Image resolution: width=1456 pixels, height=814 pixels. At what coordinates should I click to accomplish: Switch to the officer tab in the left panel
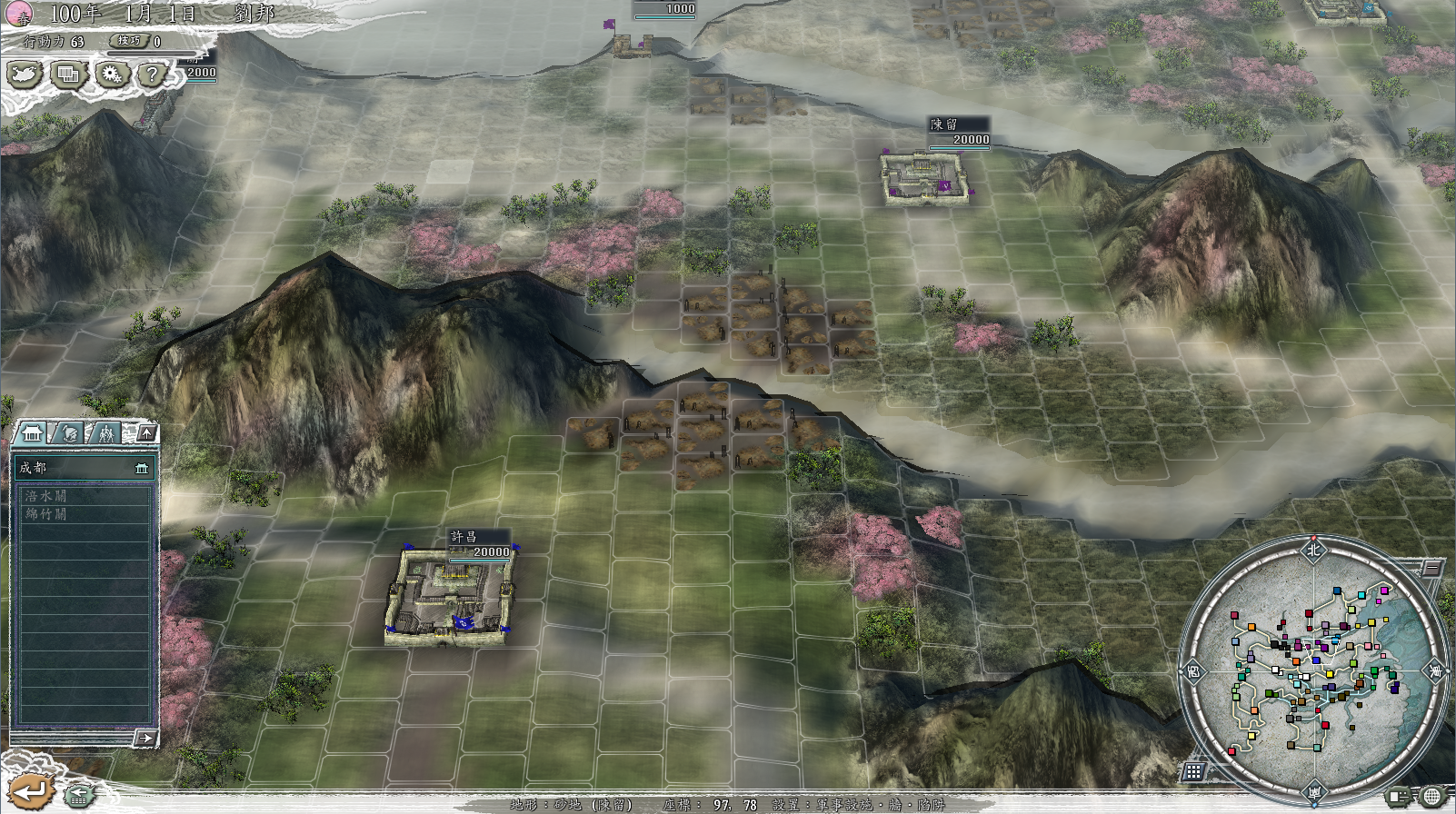[x=70, y=433]
